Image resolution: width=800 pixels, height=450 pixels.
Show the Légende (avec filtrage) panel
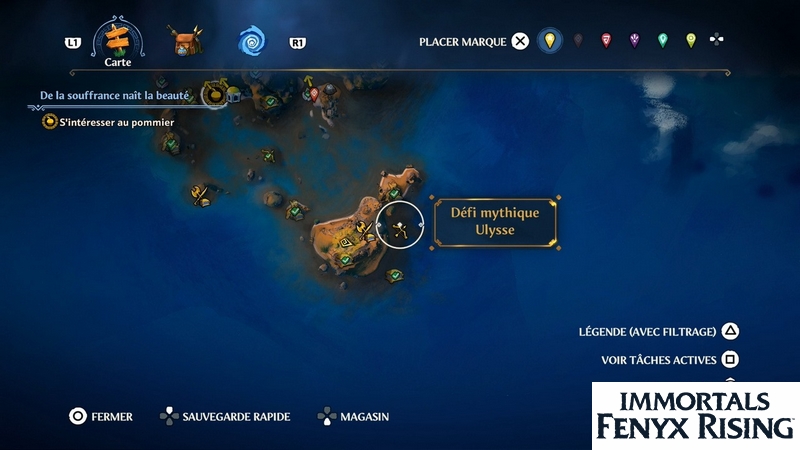click(x=658, y=331)
